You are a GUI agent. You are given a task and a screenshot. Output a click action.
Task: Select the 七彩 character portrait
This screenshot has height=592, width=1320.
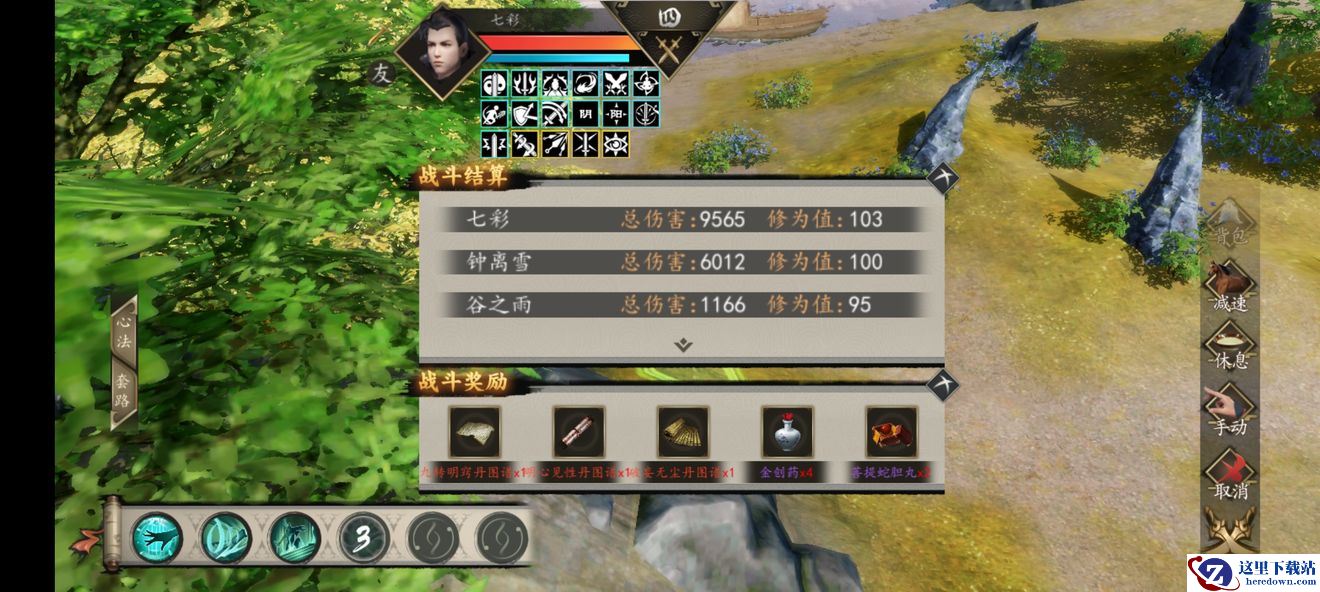coord(437,52)
